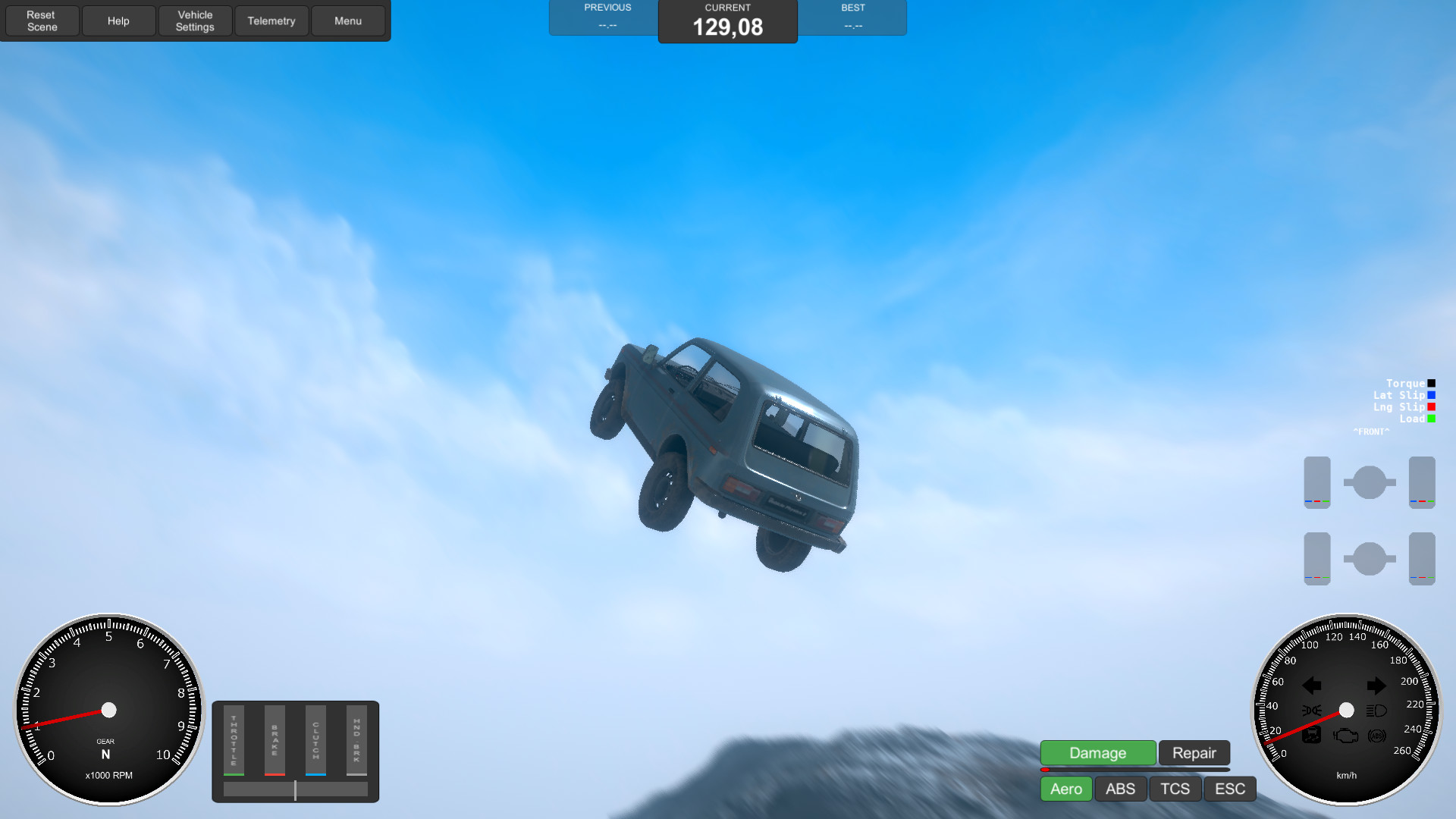Viewport: 1456px width, 819px height.
Task: Click the Repair button
Action: pyautogui.click(x=1194, y=753)
